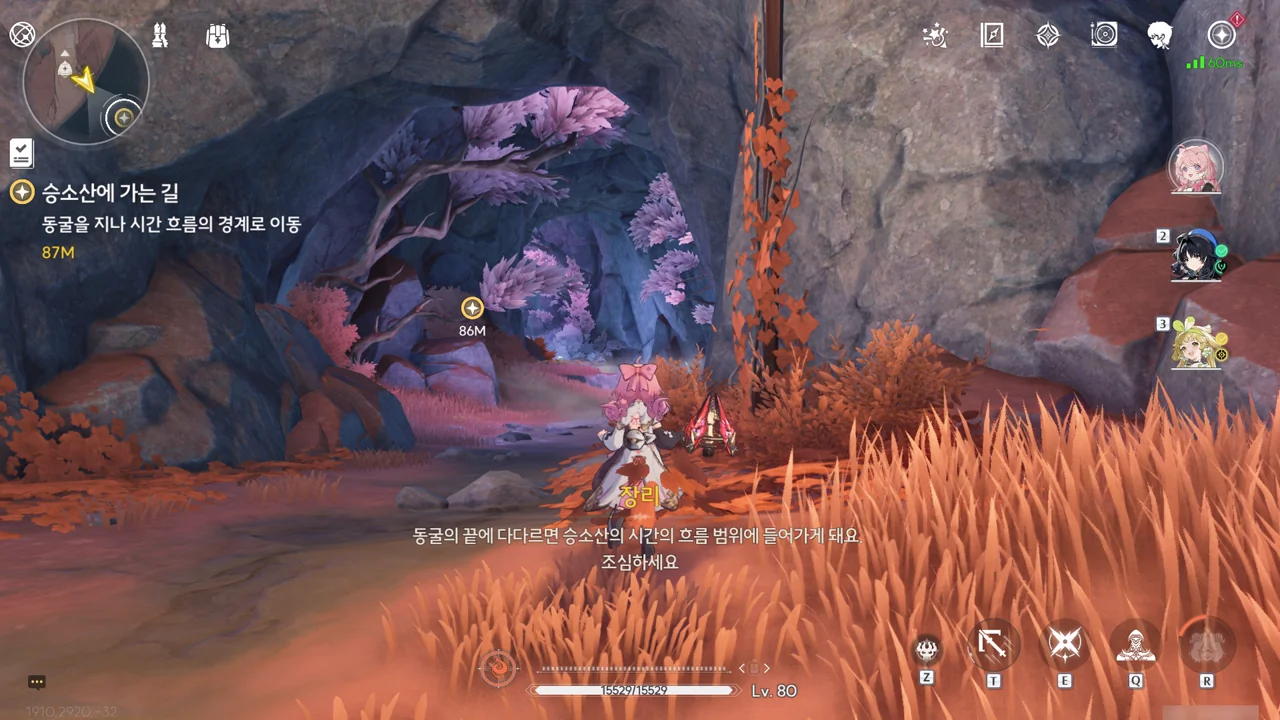Switch to party member 2 with blue hat

(1196, 257)
